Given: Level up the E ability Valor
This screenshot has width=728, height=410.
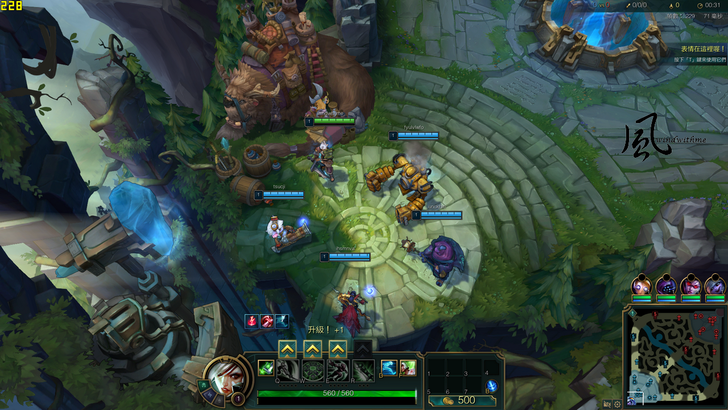Looking at the screenshot, I should click(338, 347).
